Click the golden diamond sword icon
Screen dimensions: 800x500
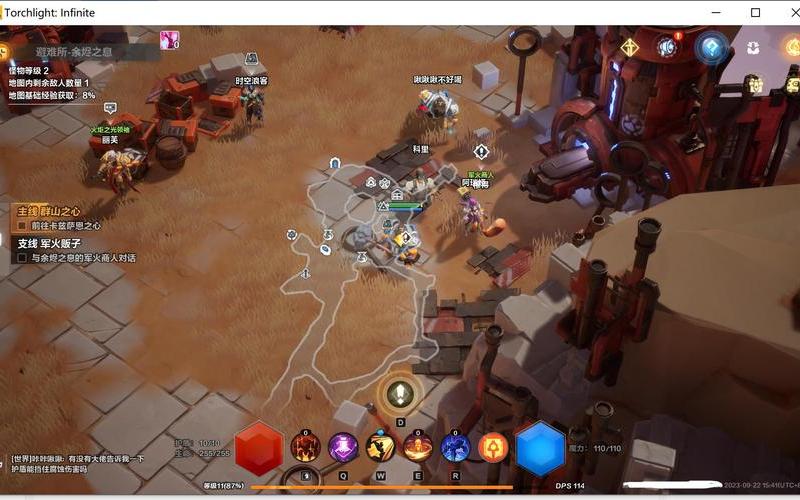[629, 47]
